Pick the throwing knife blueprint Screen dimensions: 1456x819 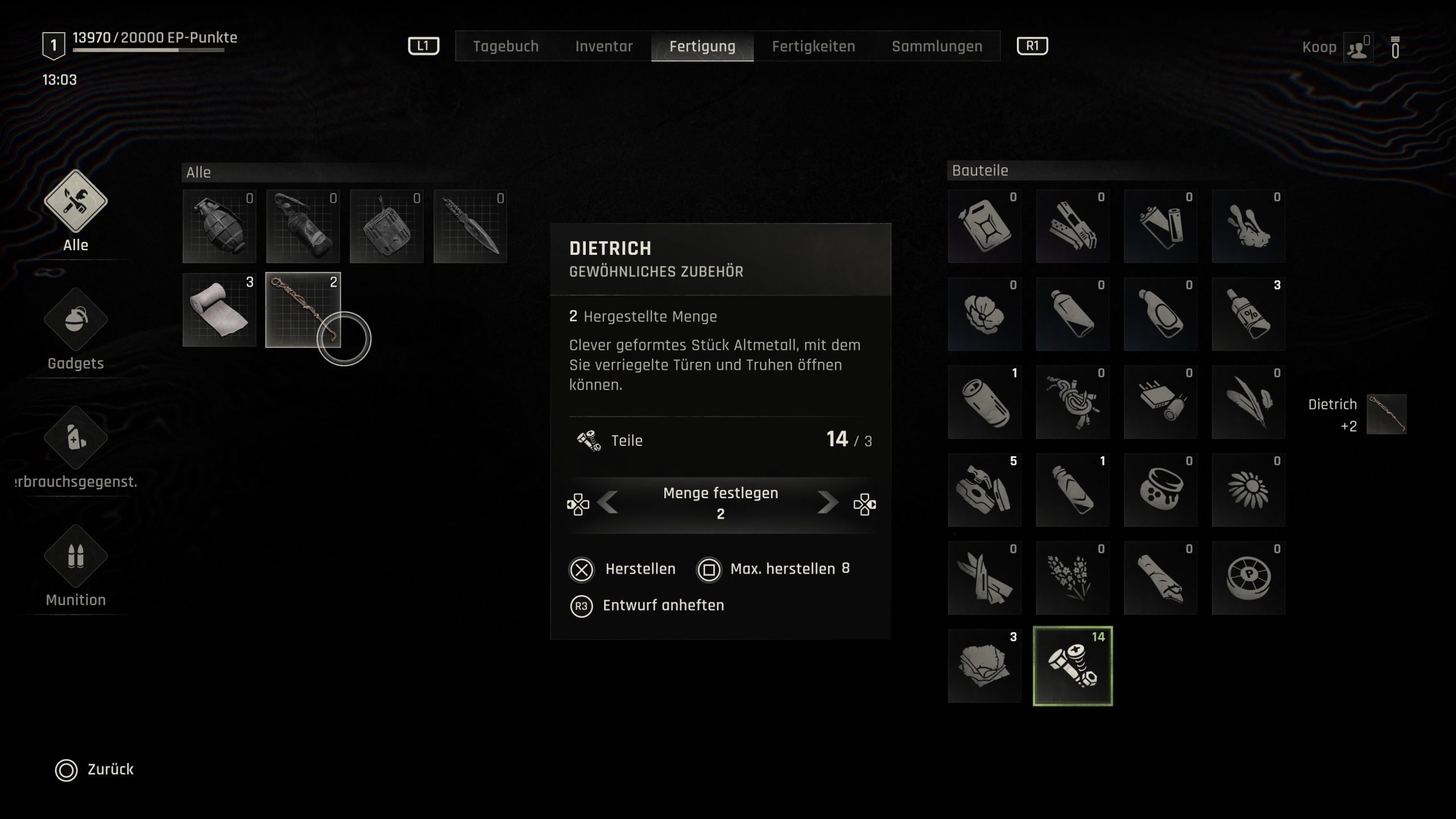pos(470,226)
